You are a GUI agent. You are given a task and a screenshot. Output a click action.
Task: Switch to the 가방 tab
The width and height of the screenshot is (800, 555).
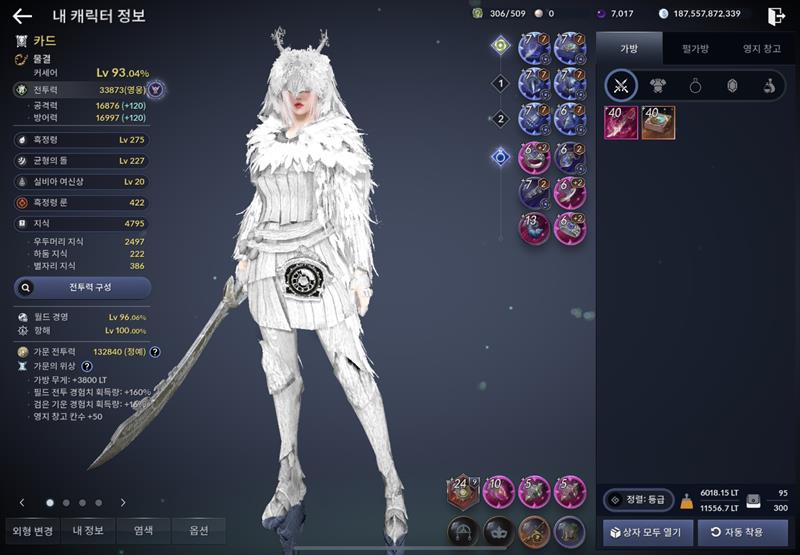[629, 47]
